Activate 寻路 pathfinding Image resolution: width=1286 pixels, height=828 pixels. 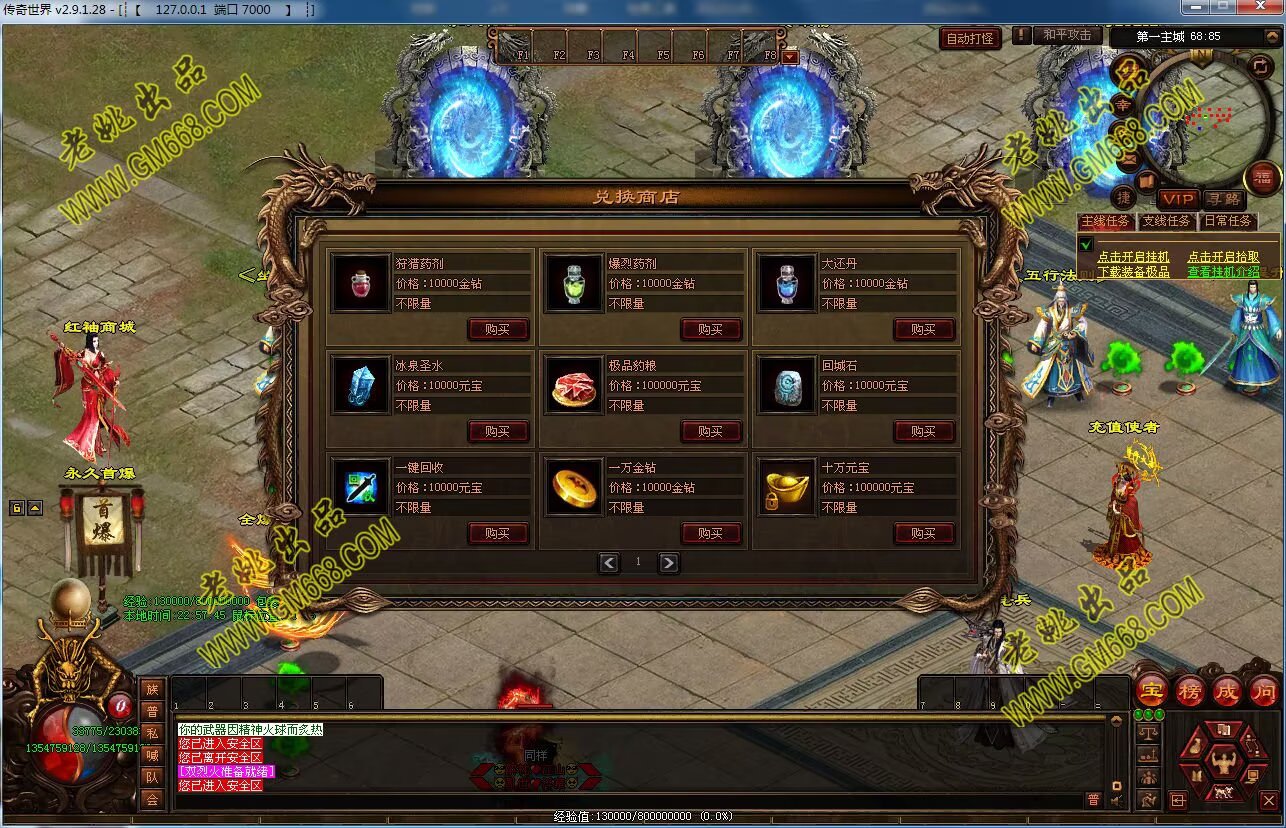[x=1221, y=199]
